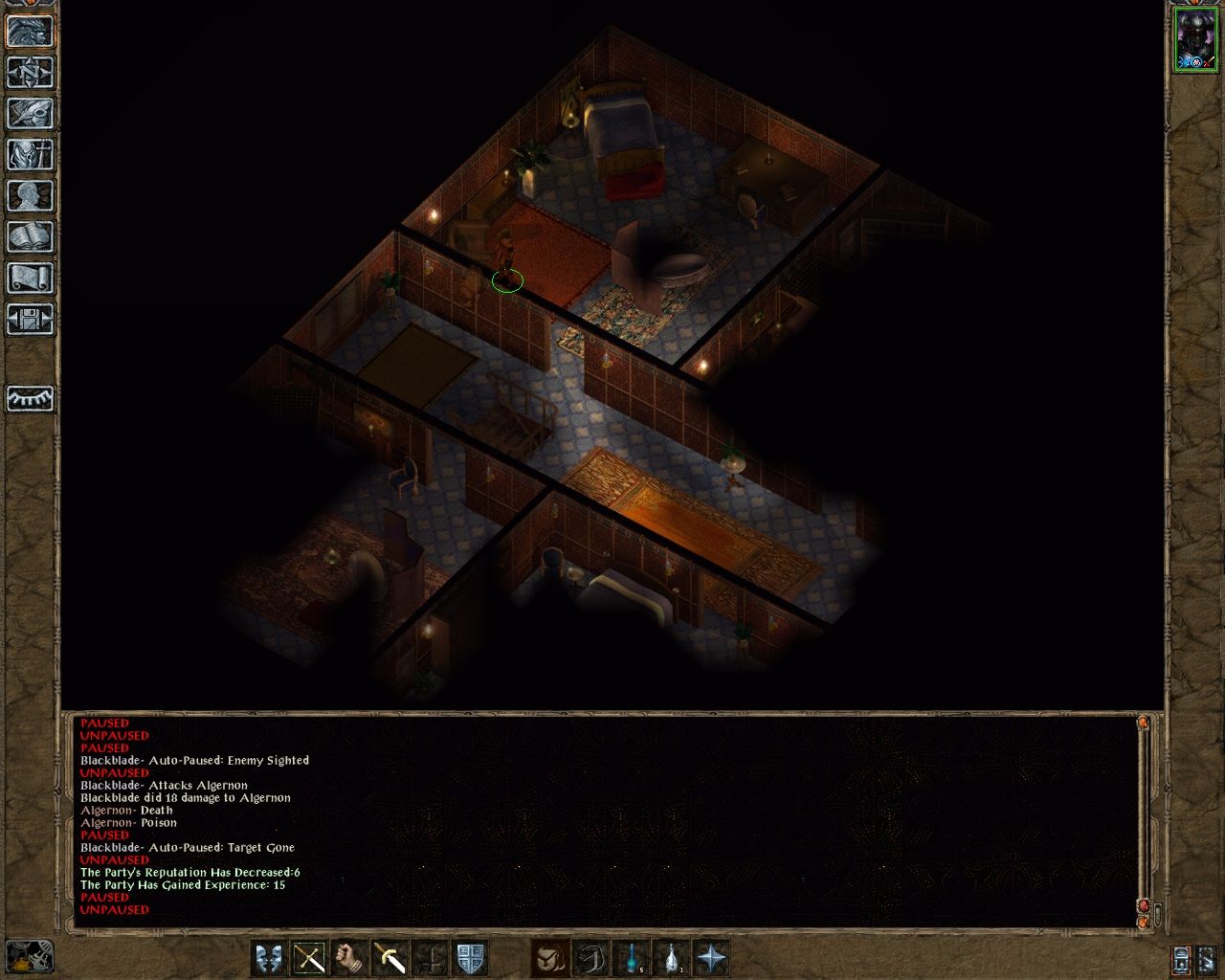1225x980 pixels.
Task: Open the mage spellbook with the open book icon
Action: pos(30,236)
